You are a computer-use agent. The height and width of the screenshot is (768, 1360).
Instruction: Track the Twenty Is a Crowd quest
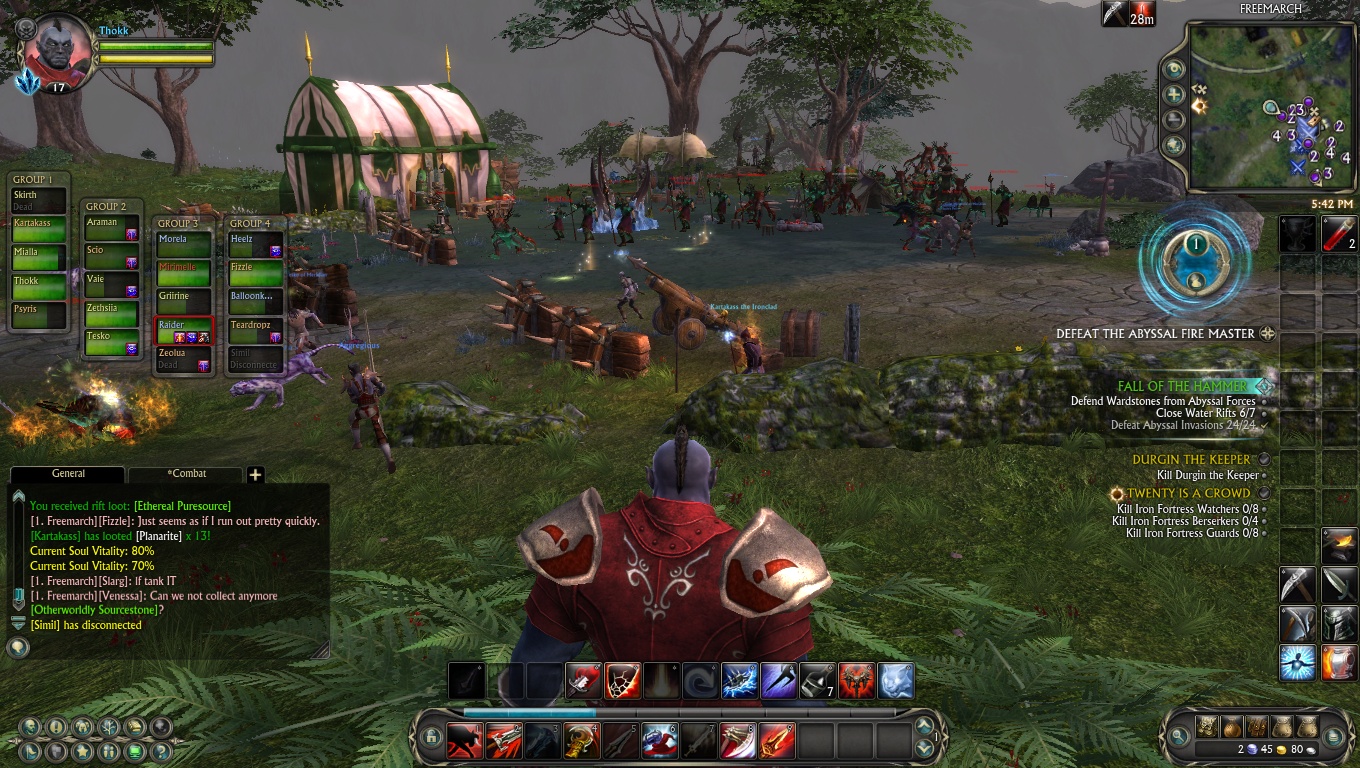click(x=1188, y=493)
